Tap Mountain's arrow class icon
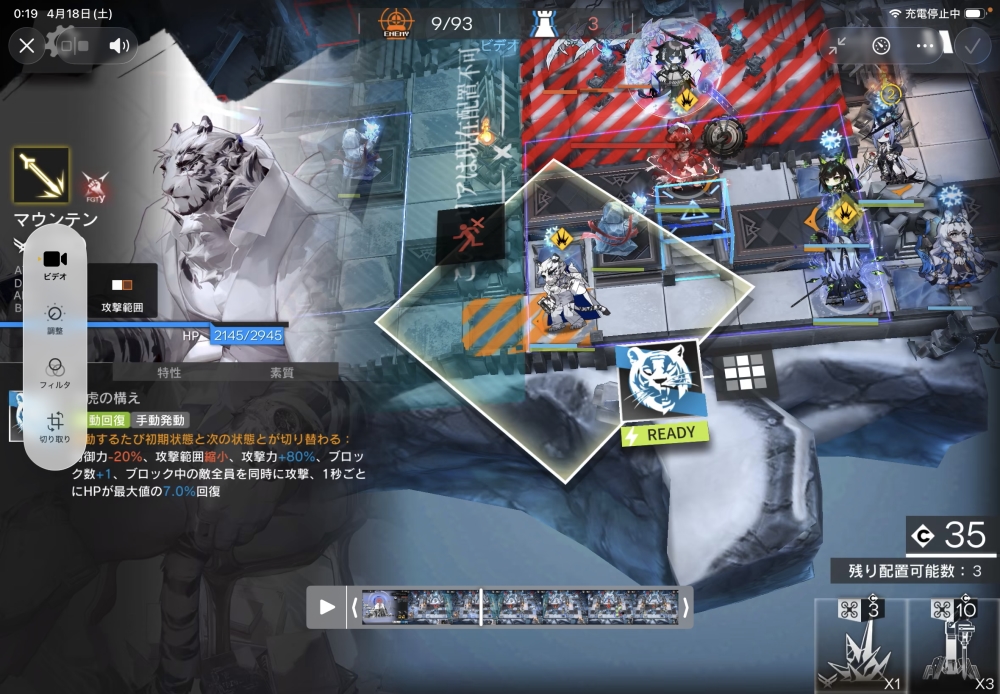This screenshot has height=694, width=1000. pyautogui.click(x=41, y=176)
